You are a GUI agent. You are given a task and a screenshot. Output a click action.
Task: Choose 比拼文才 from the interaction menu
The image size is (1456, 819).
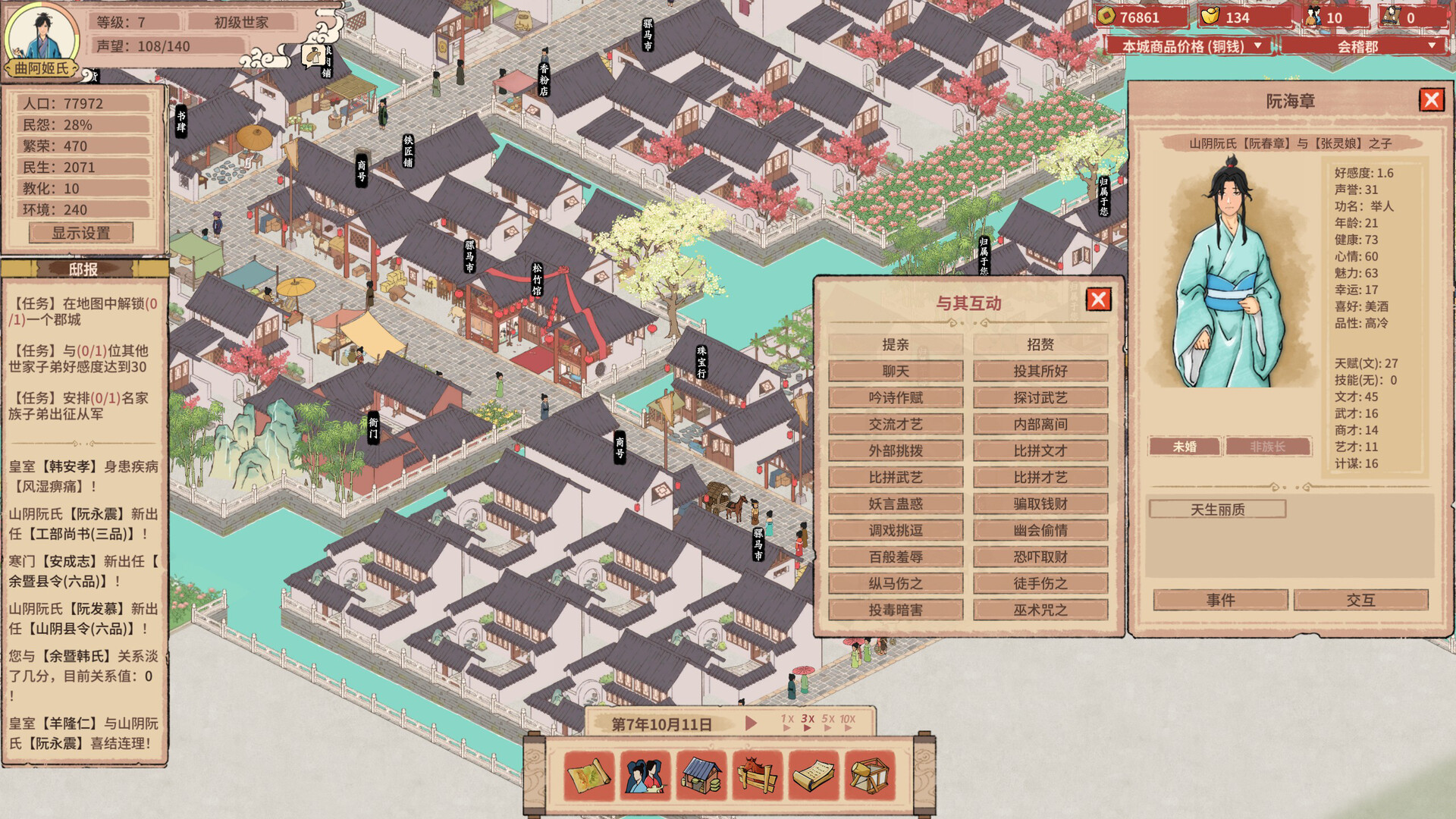click(x=1040, y=450)
